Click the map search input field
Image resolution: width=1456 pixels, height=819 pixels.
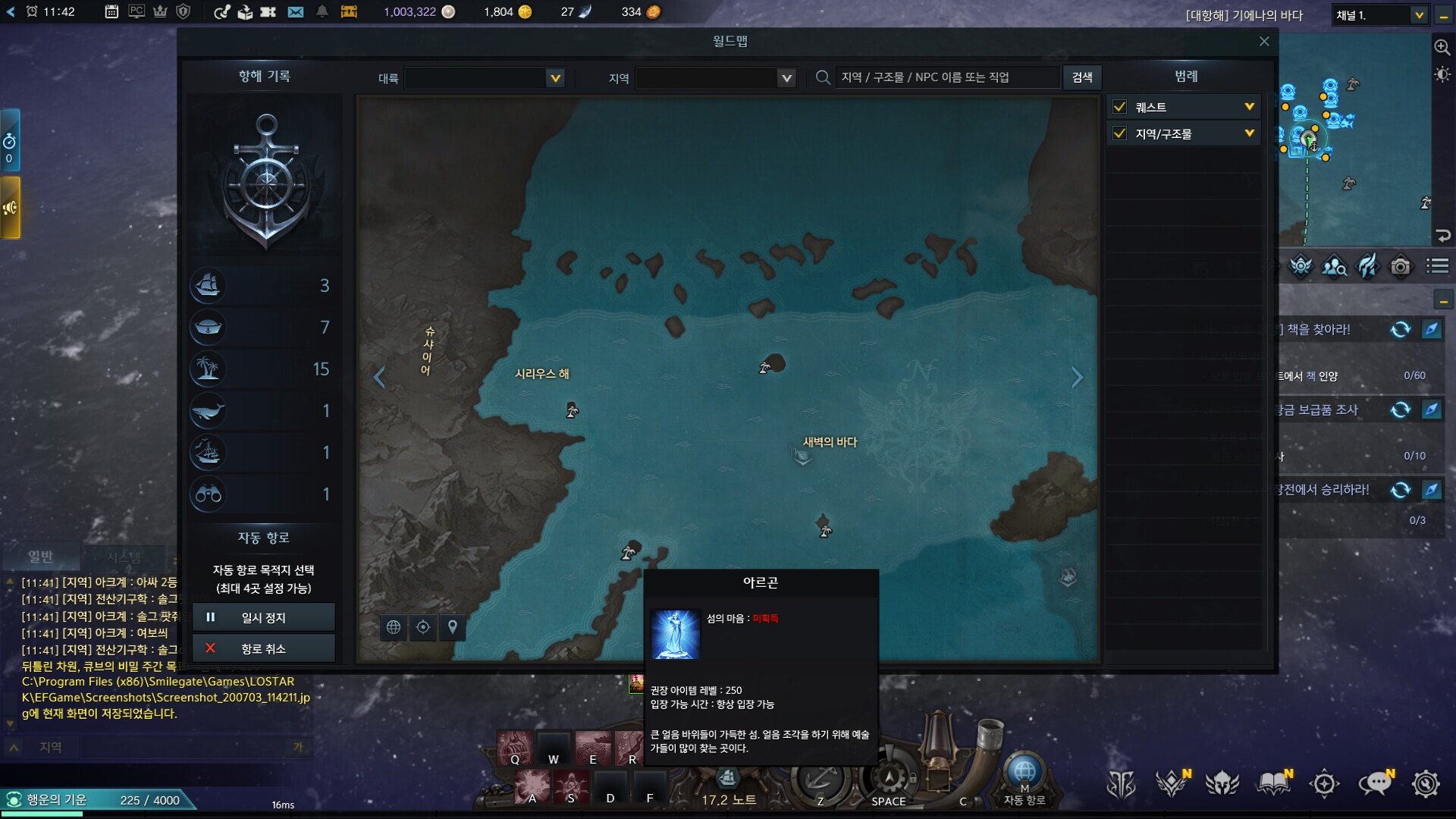(948, 77)
